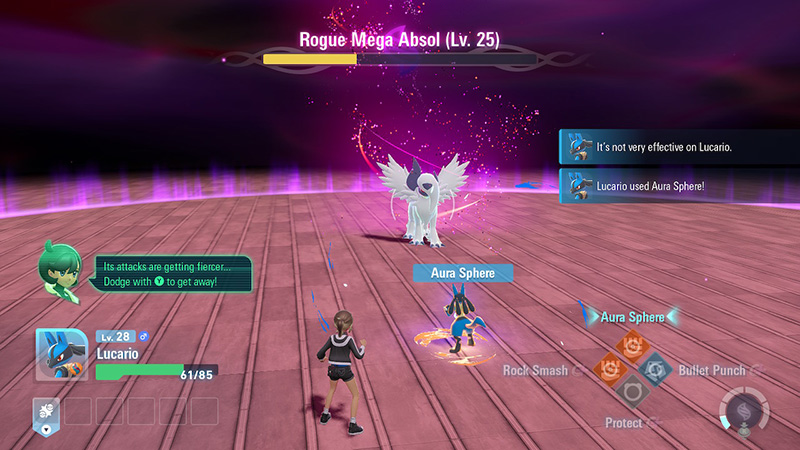Screen dimensions: 800x450
Task: Choose the Protect move icon
Action: [x=632, y=391]
